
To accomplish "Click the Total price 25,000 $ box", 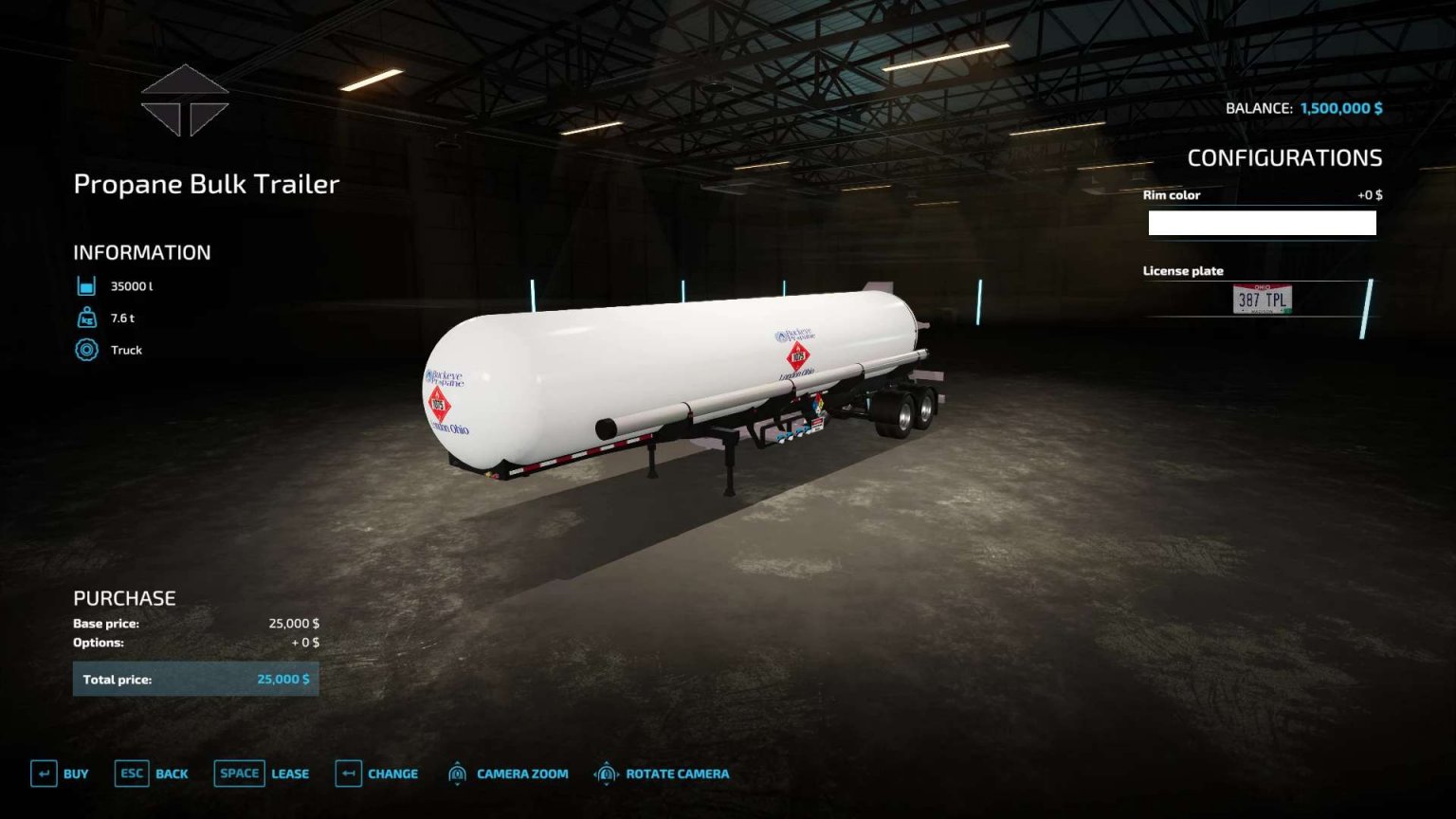I will pos(196,679).
